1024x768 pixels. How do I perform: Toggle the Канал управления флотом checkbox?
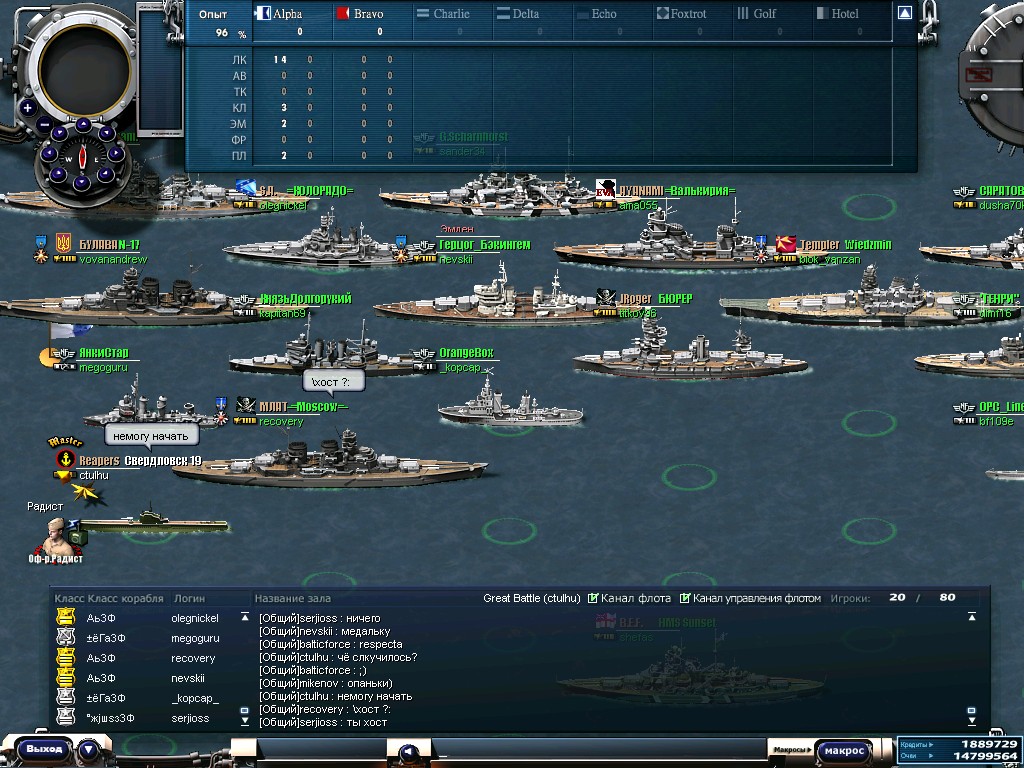pos(685,598)
